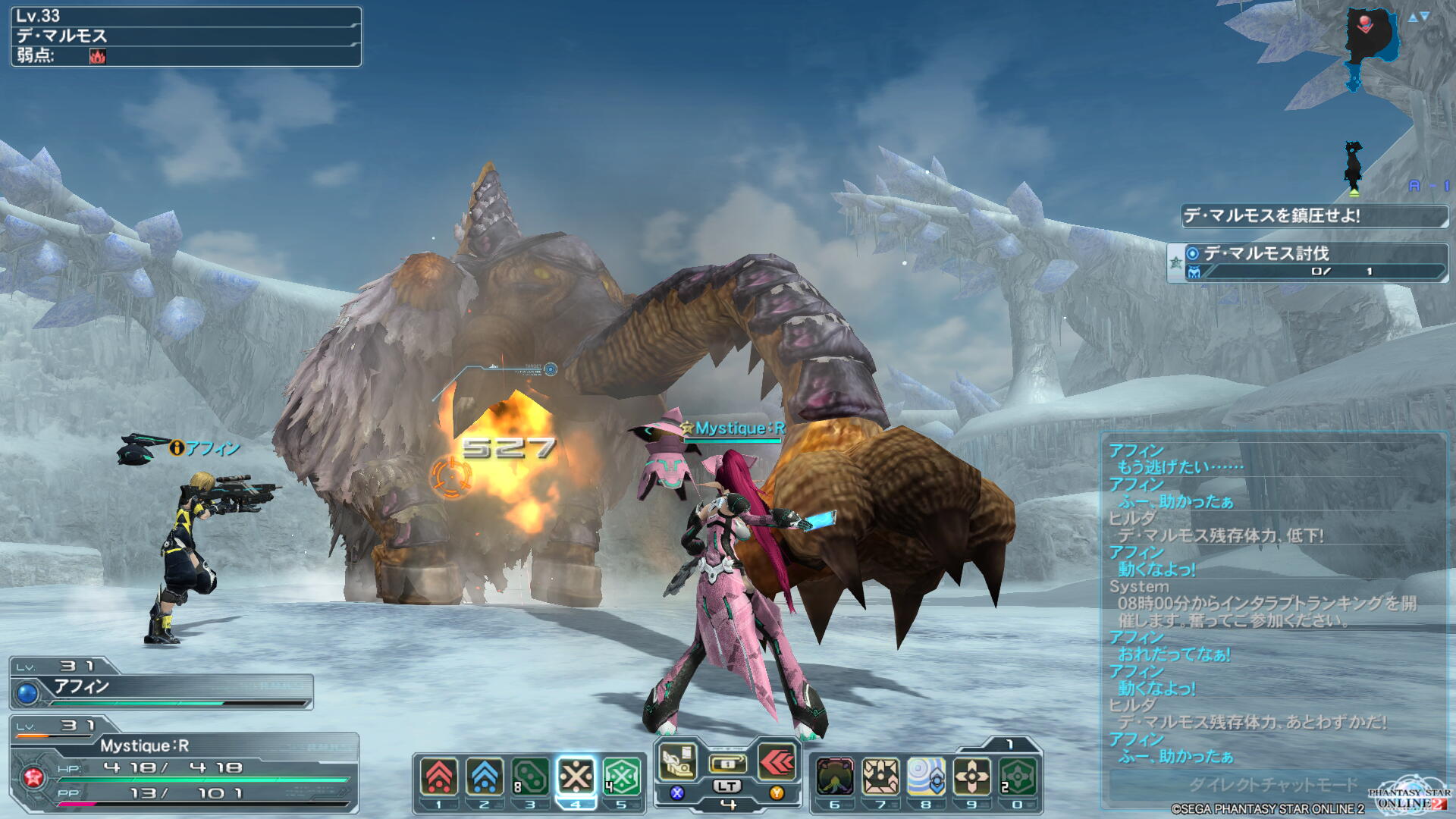The image size is (1456, 819).
Task: Click the ダイレクトチャットモード chat input bar
Action: point(1271,784)
